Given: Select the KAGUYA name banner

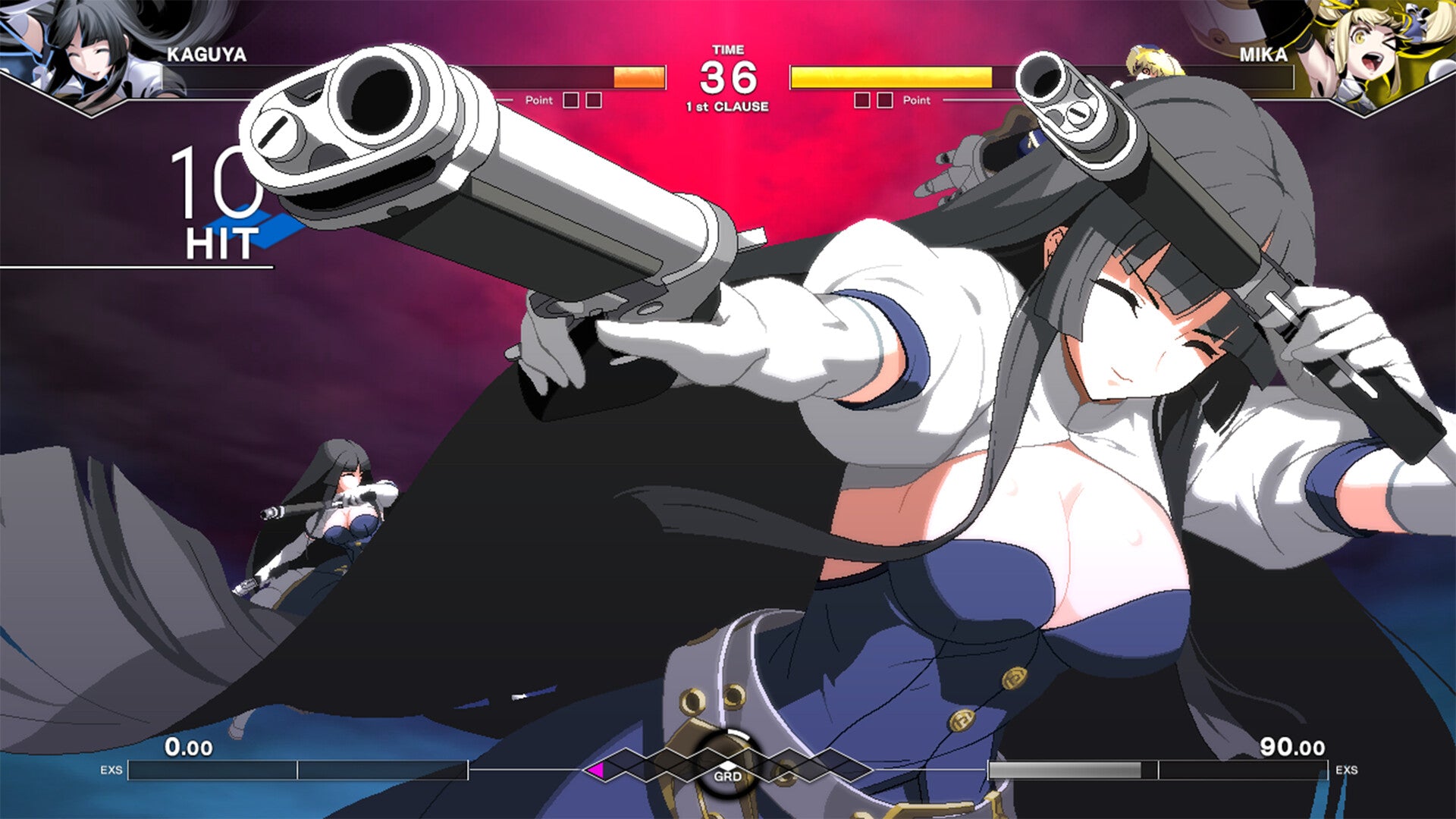Looking at the screenshot, I should coord(205,55).
